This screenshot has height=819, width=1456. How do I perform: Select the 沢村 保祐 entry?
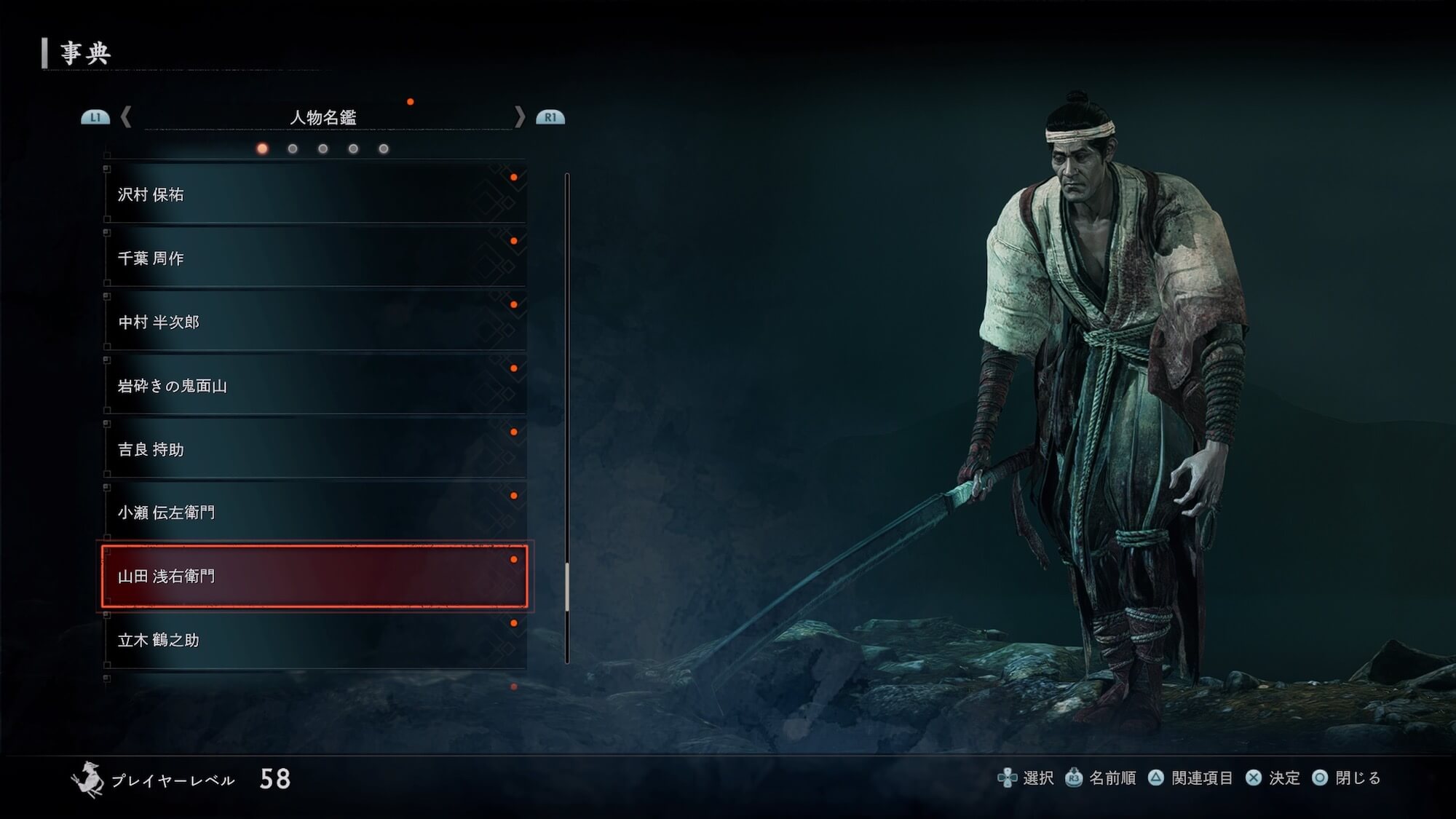click(314, 194)
